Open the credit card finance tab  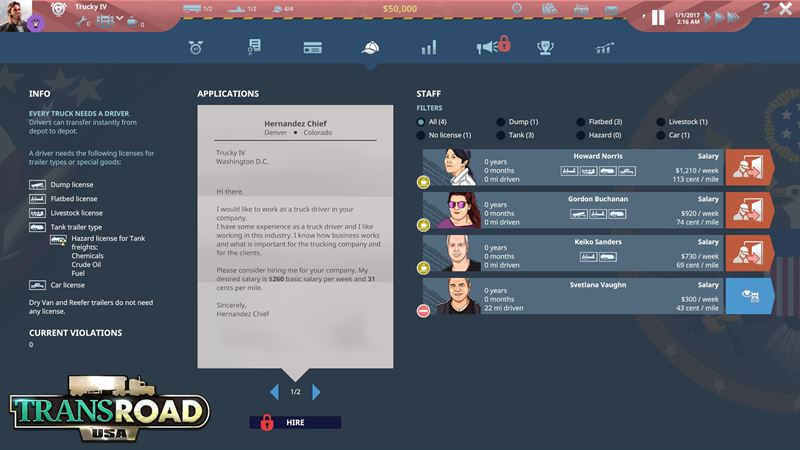coord(311,47)
